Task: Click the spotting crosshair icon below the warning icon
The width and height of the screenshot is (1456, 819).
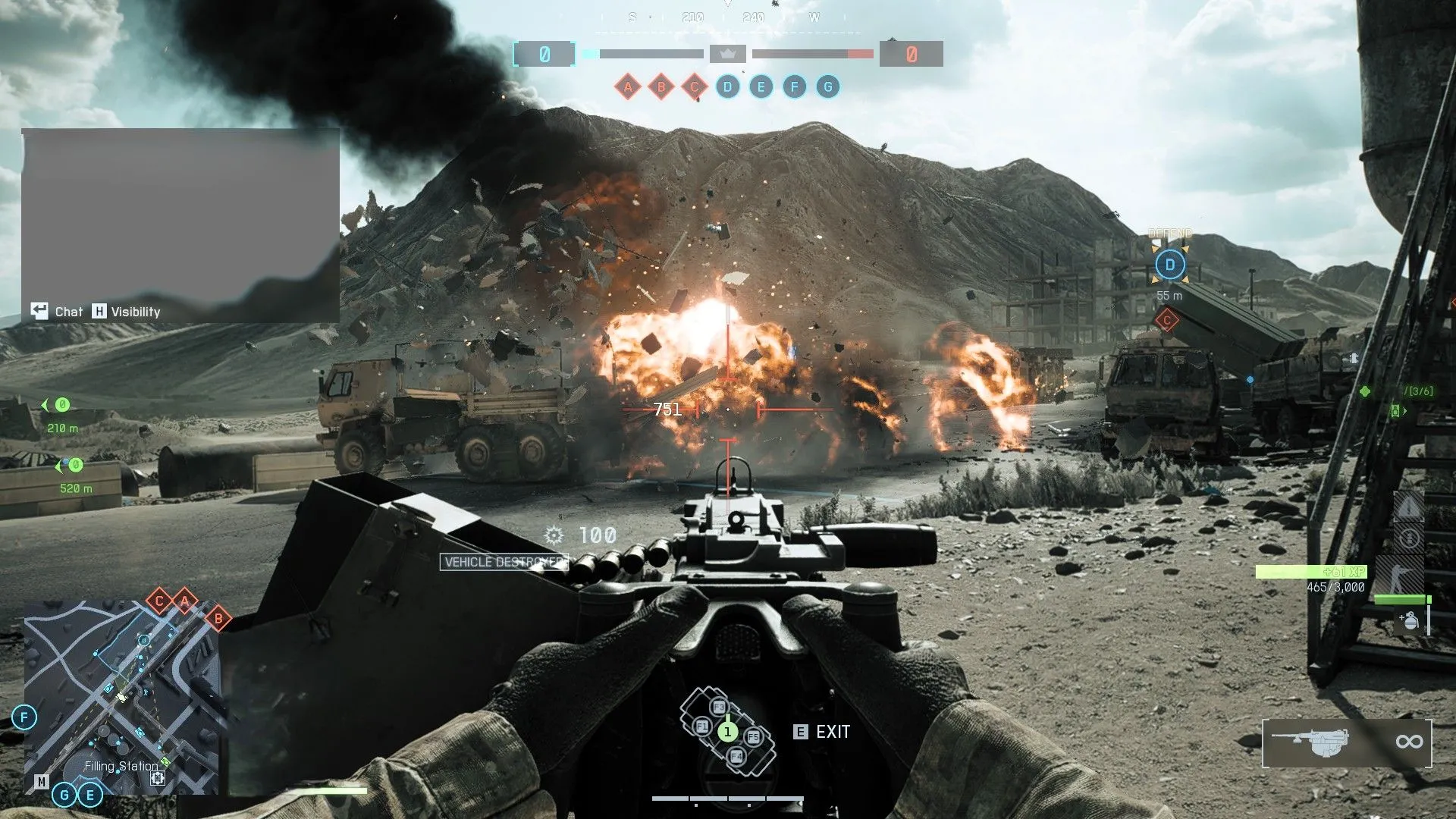Action: click(1410, 539)
